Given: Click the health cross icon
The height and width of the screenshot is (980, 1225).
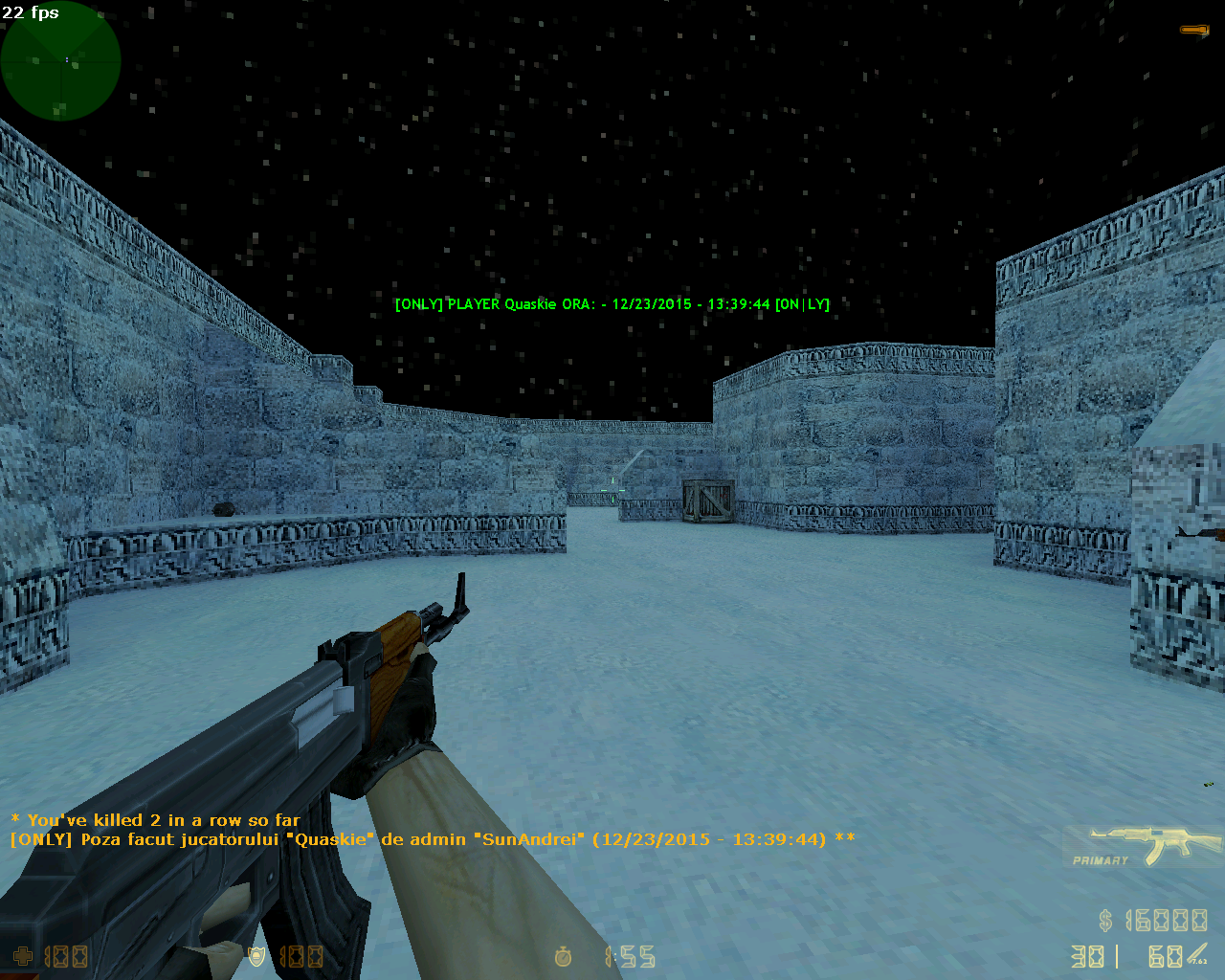Looking at the screenshot, I should tap(22, 956).
